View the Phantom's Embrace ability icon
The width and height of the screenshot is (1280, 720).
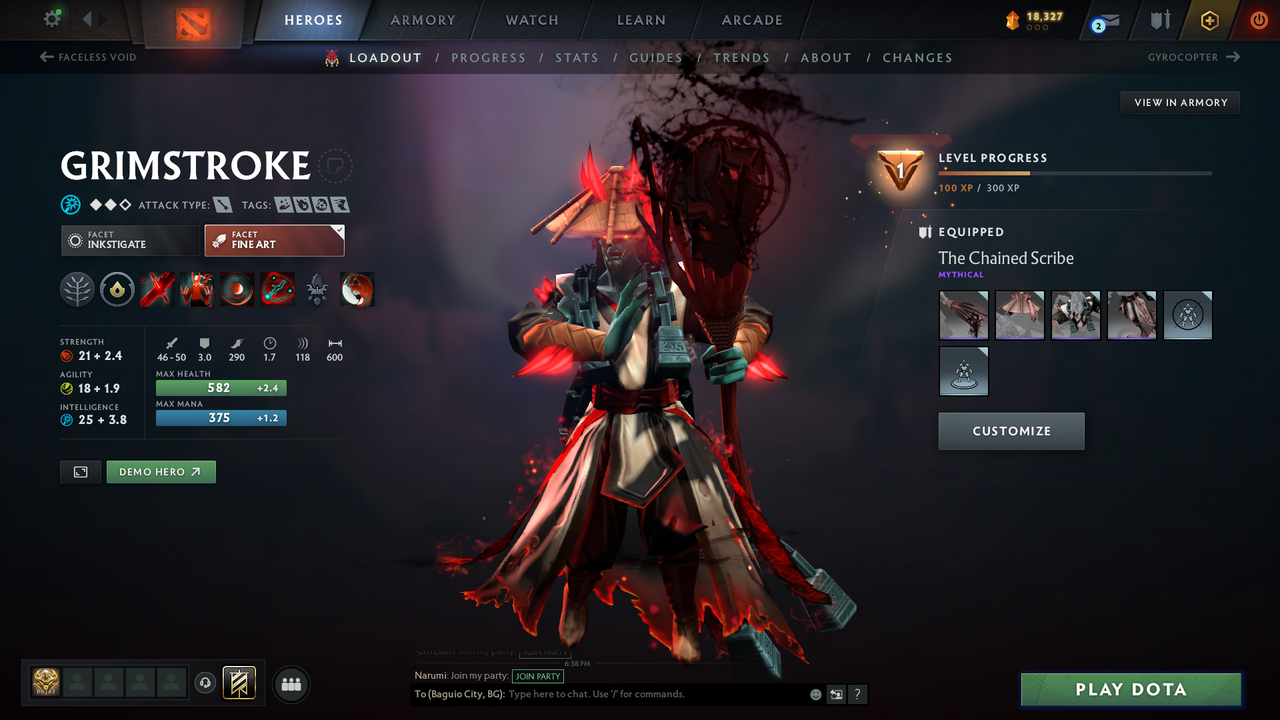[197, 289]
